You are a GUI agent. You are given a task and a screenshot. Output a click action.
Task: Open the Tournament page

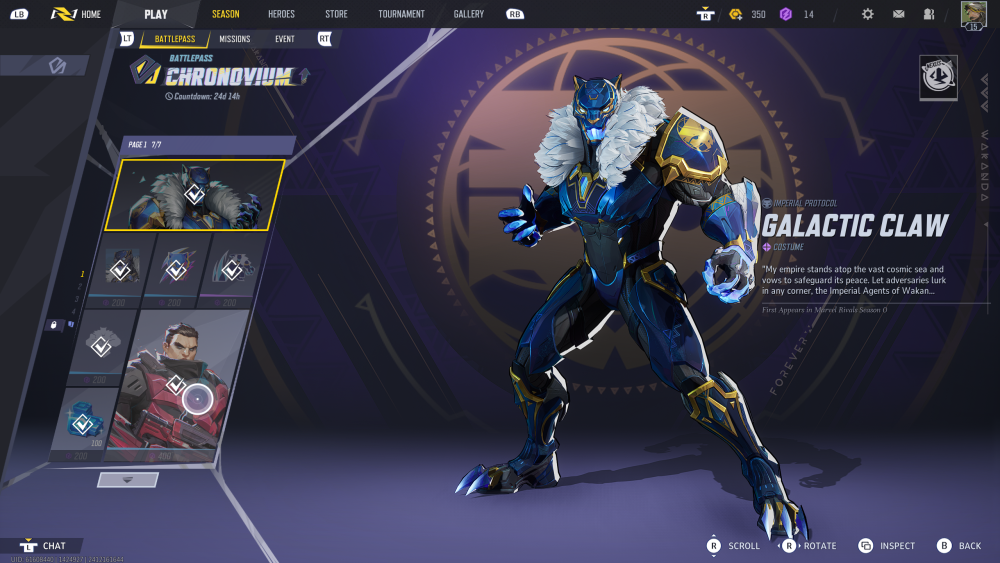point(401,14)
